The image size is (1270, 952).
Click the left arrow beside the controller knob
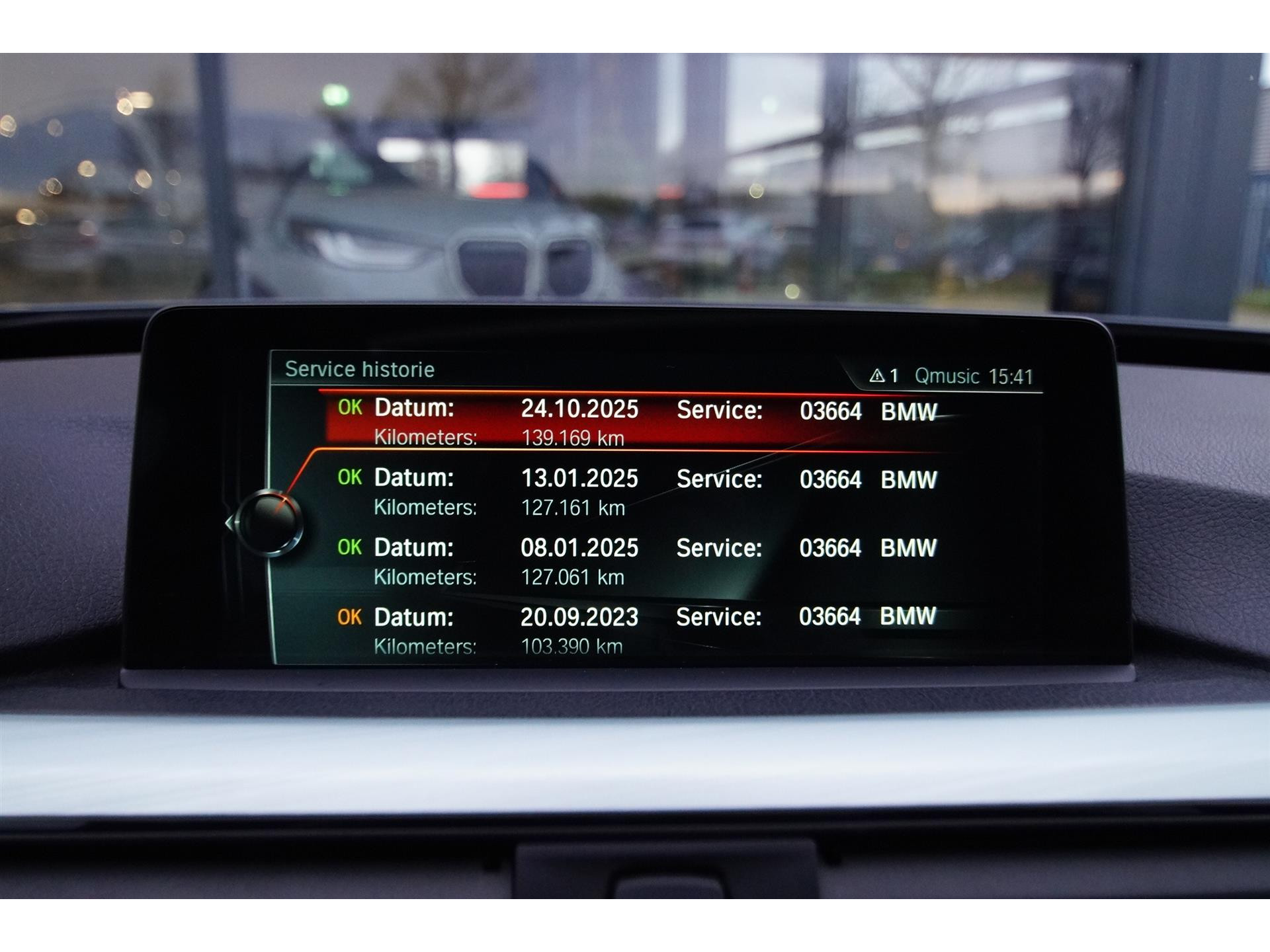(x=230, y=523)
